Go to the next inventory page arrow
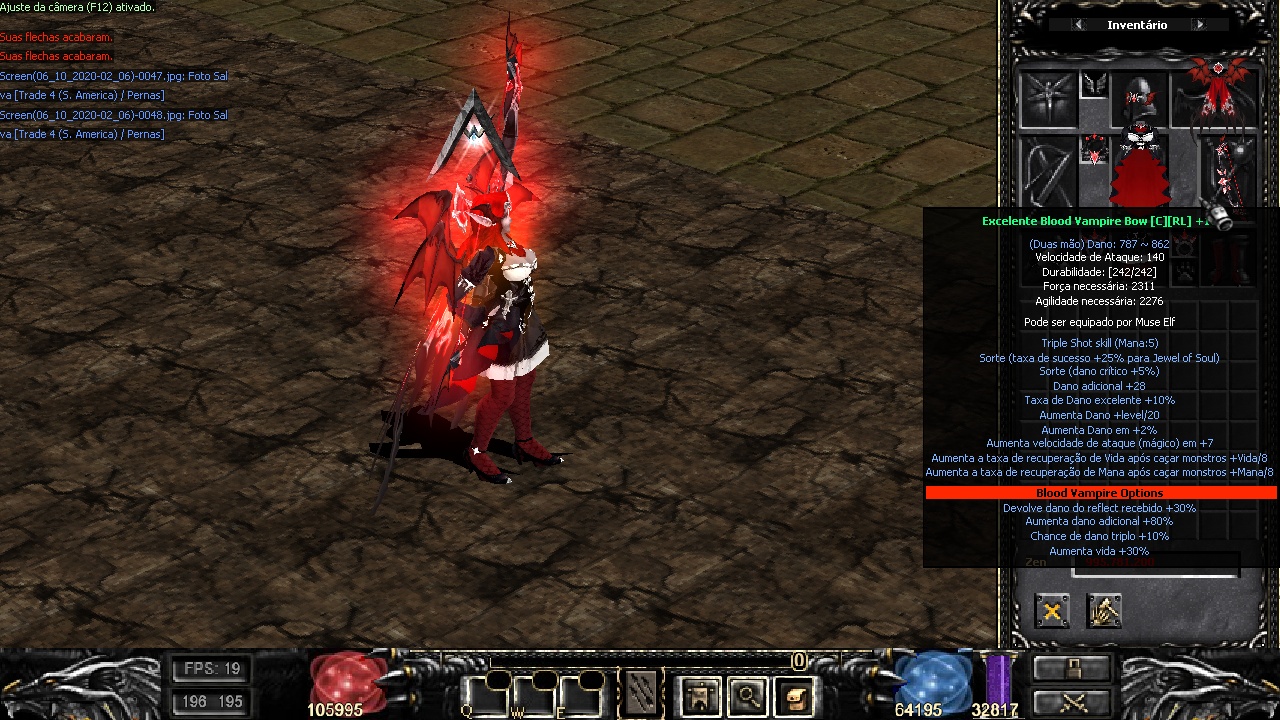Screen dimensions: 1280x720 point(1199,25)
